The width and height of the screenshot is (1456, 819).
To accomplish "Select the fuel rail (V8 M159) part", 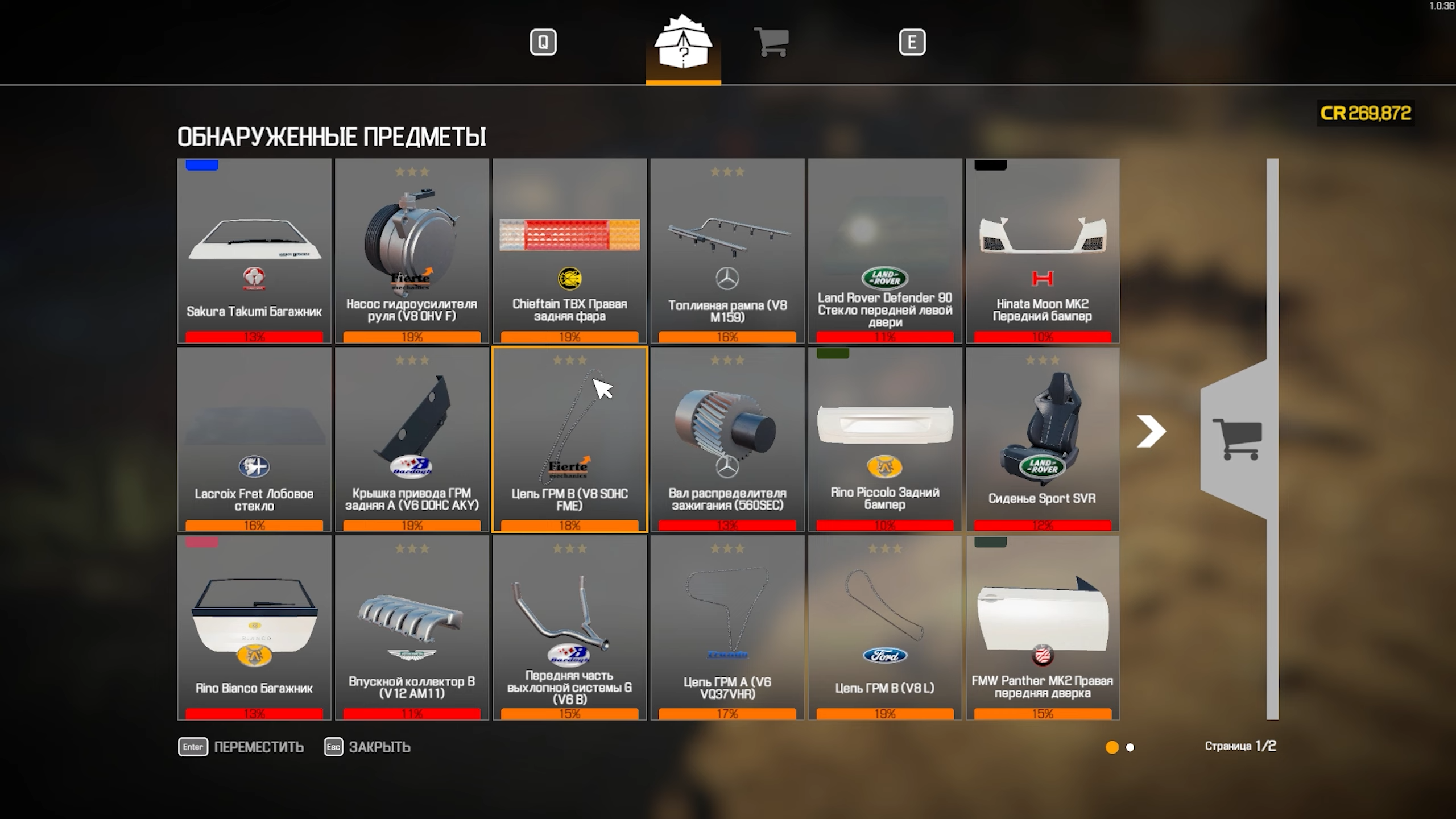I will (727, 251).
